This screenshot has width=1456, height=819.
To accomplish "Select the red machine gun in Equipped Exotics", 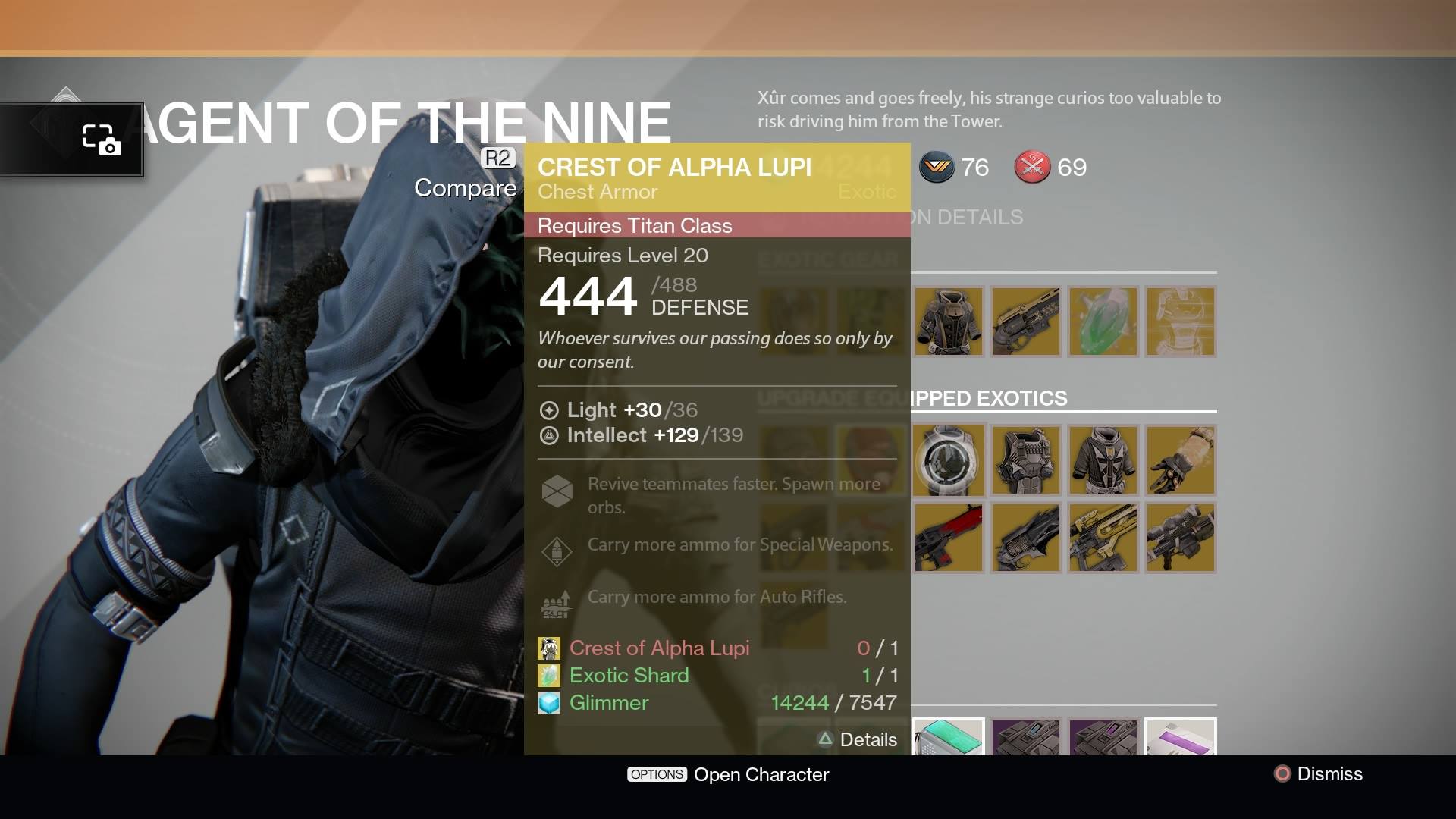I will point(949,538).
